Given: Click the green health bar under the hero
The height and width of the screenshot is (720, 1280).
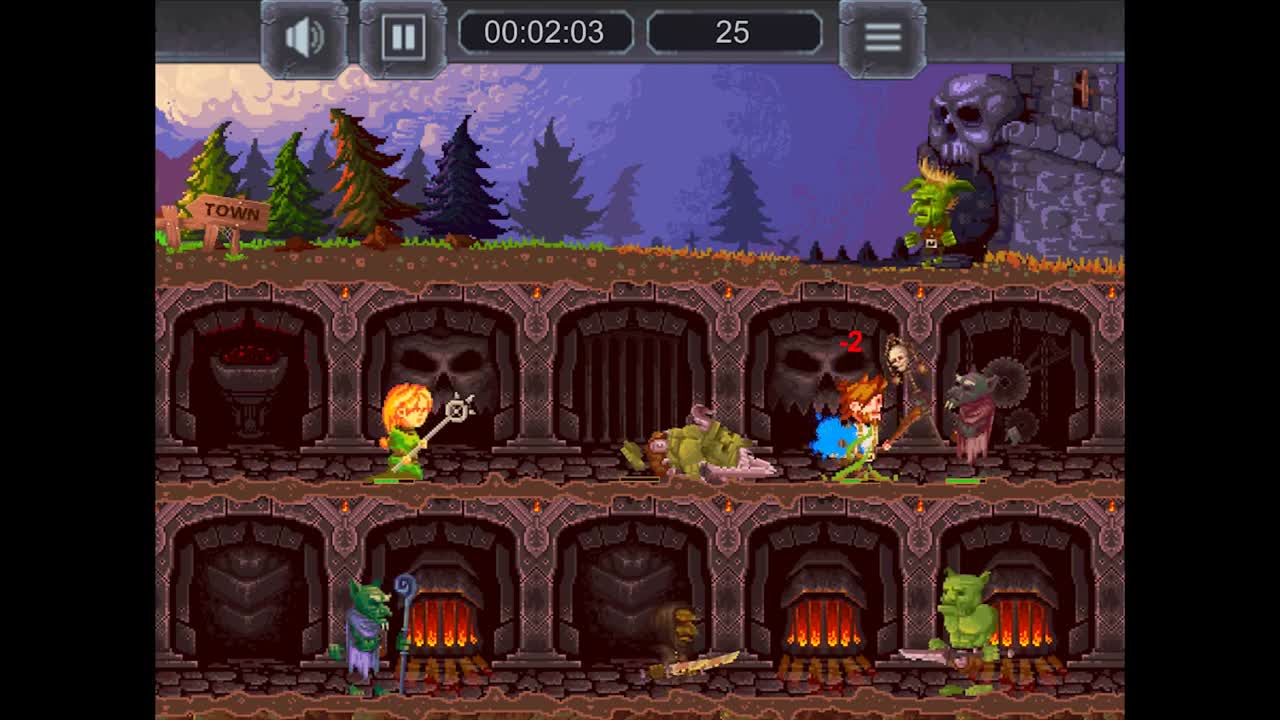Looking at the screenshot, I should [852, 479].
